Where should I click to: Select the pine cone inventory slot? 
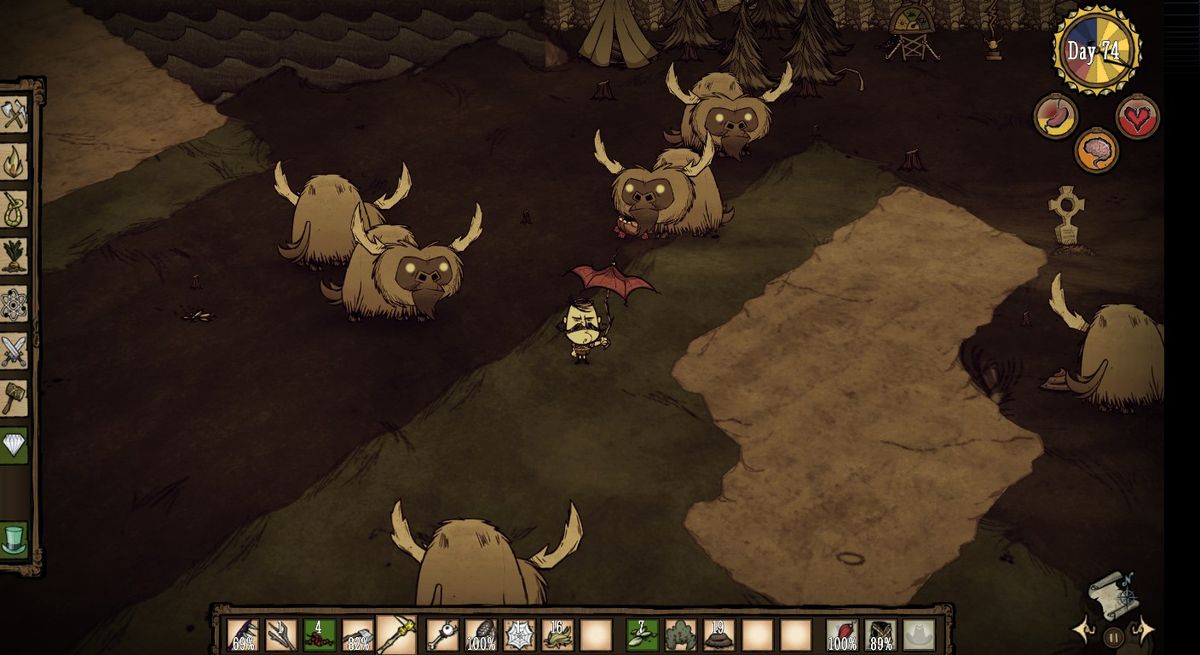pos(481,634)
